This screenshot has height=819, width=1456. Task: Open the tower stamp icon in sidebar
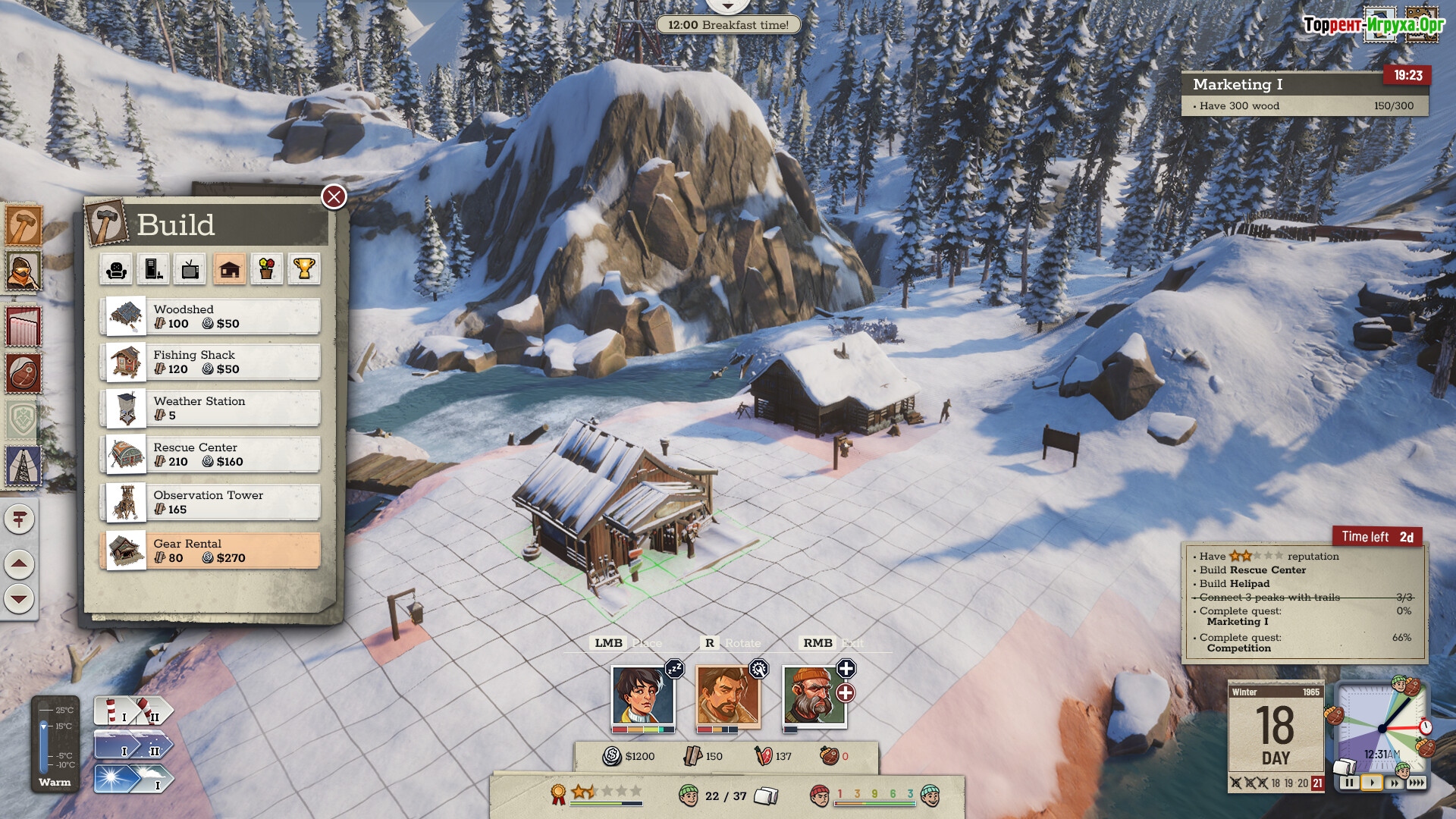pos(23,465)
